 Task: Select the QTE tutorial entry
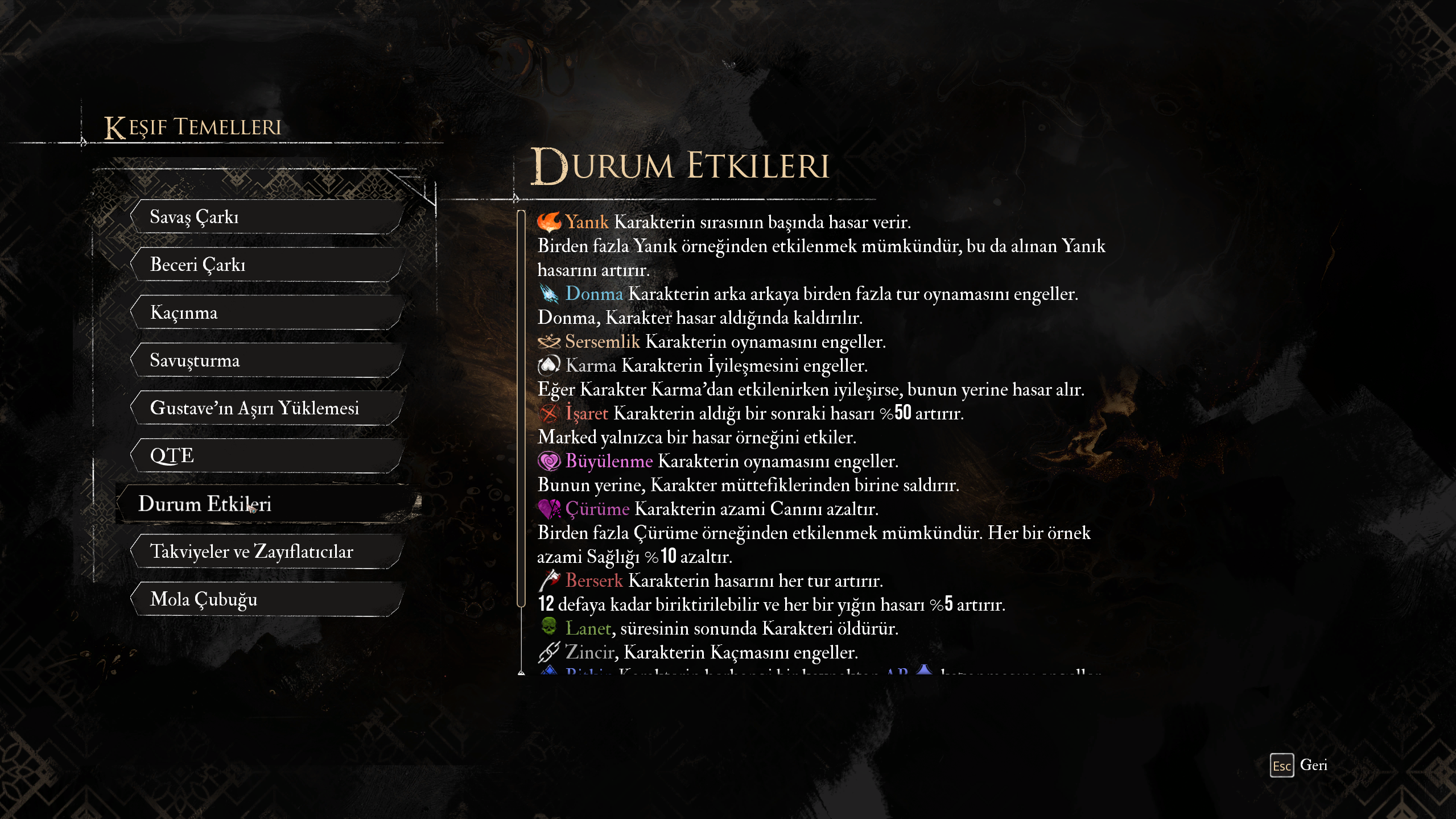[x=267, y=456]
